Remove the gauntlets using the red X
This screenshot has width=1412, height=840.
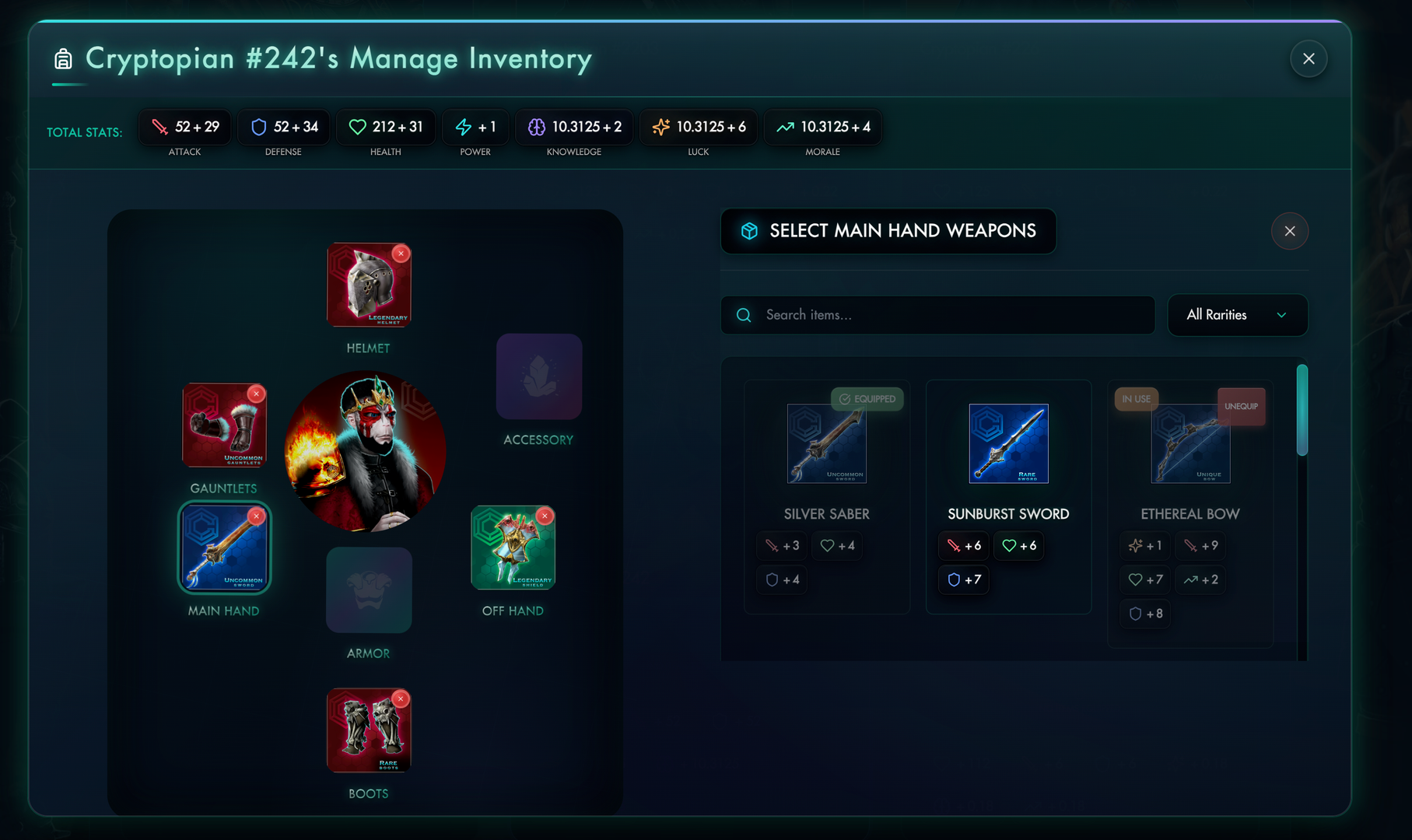pos(256,394)
